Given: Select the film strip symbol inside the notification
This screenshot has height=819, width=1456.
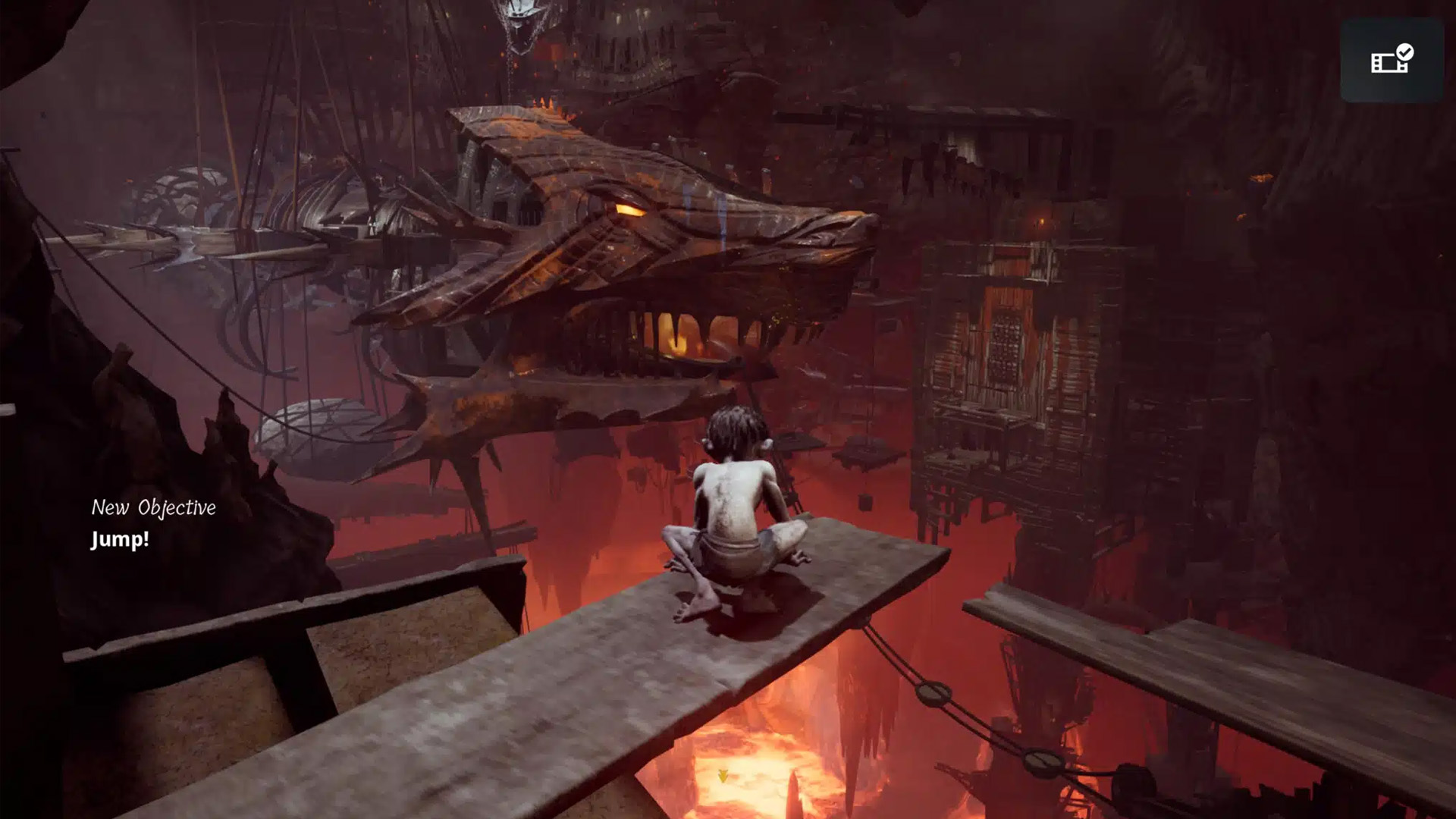Looking at the screenshot, I should click(1385, 63).
